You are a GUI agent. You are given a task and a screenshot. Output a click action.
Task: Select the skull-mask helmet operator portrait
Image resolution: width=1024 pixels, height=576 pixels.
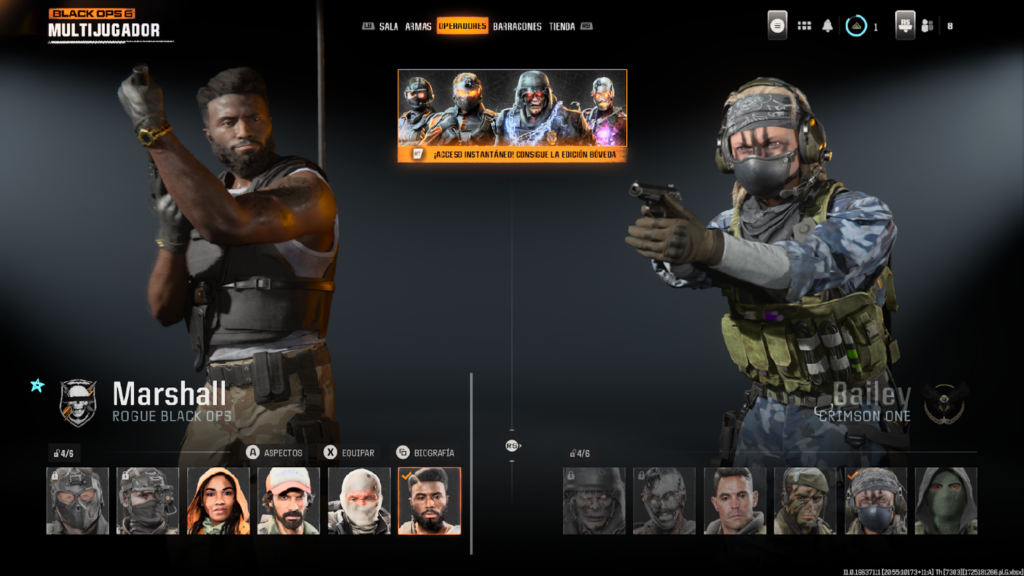coord(77,500)
